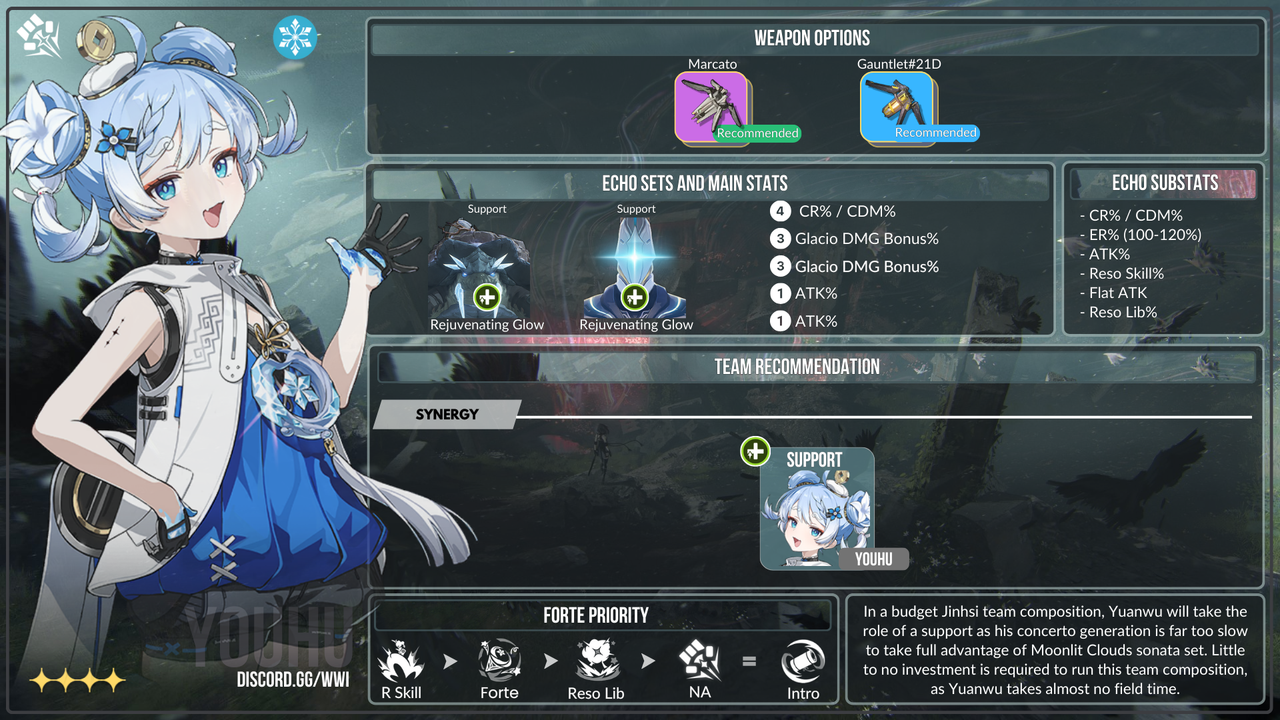Viewport: 1280px width, 720px height.
Task: Click the Glacio snowflake element icon
Action: pyautogui.click(x=295, y=37)
